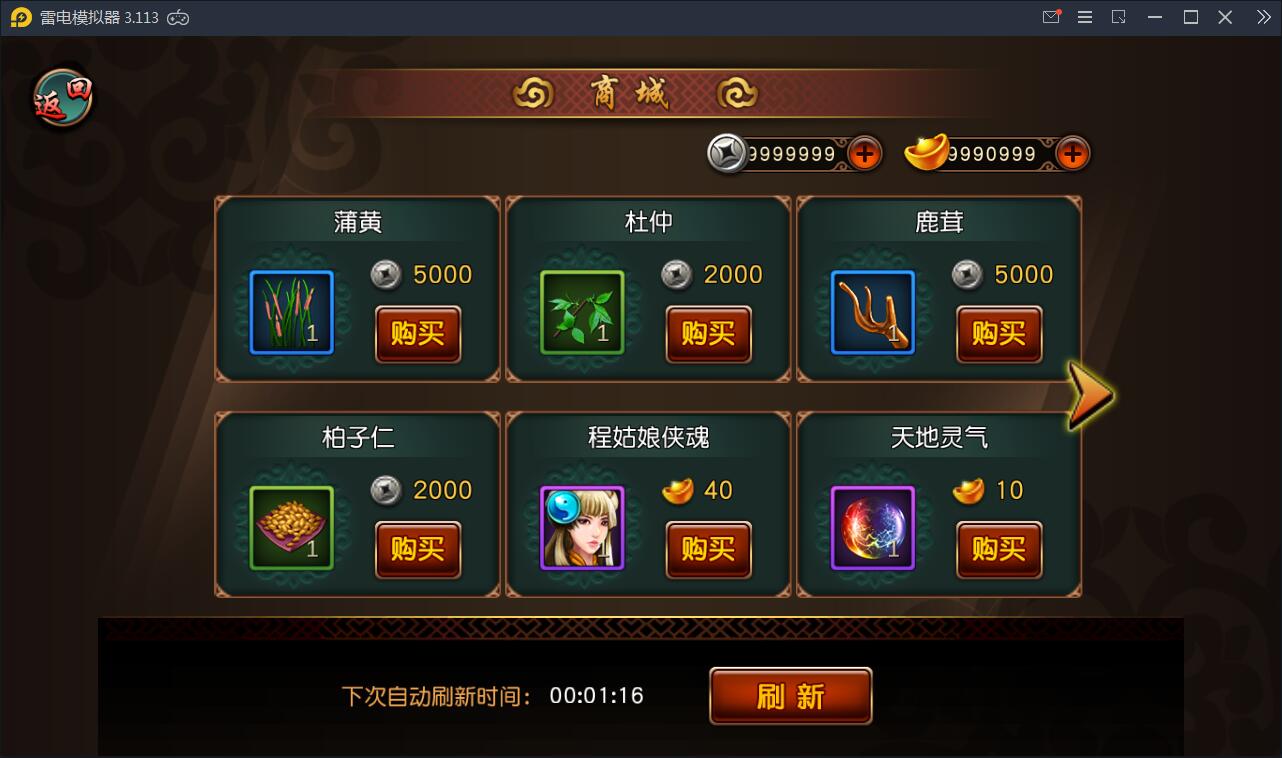Screen dimensions: 1282x758
Task: Expand the sidebar with the double-chevron icon
Action: pyautogui.click(x=1262, y=16)
